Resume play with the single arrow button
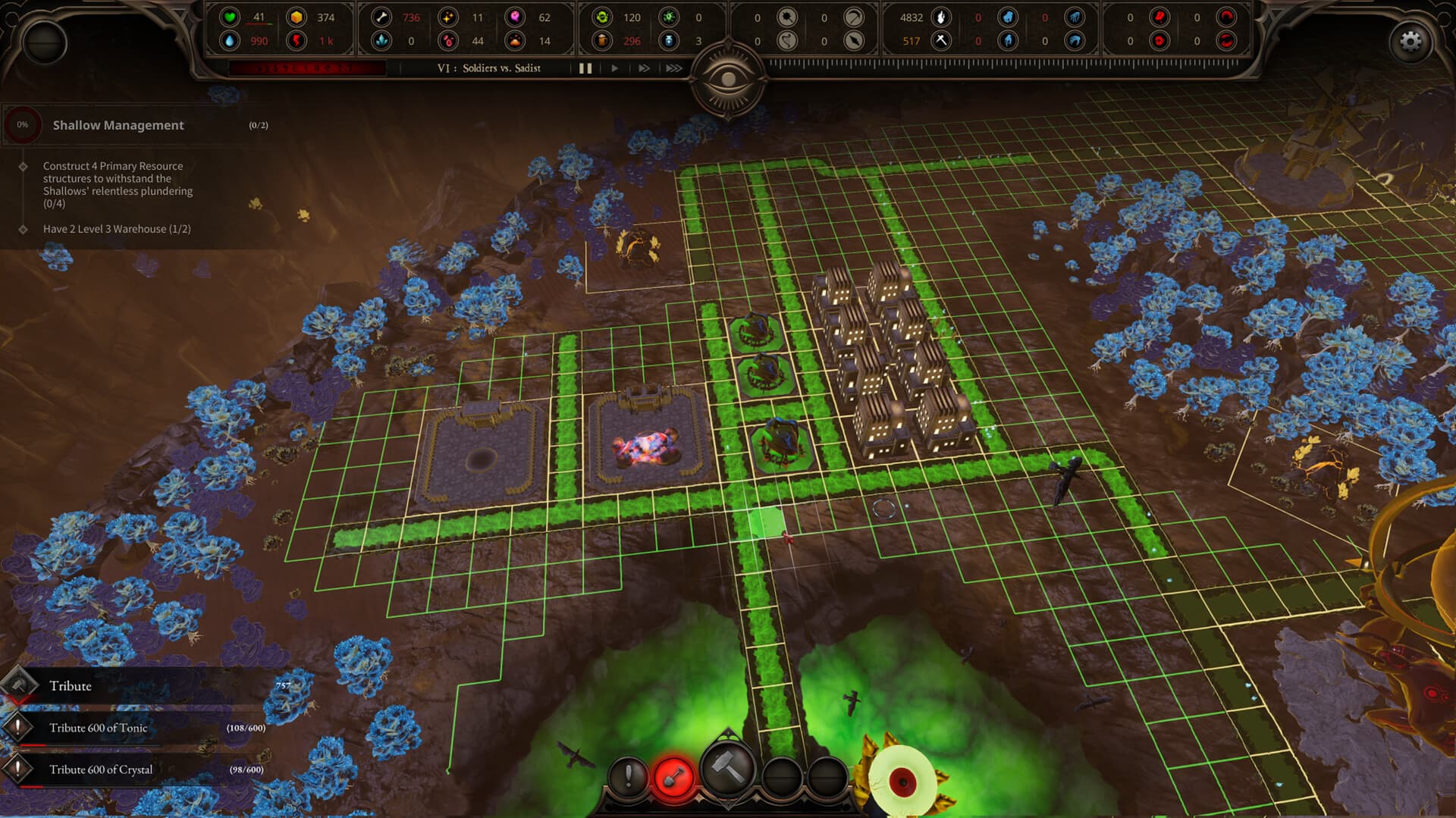The image size is (1456, 818). [614, 68]
